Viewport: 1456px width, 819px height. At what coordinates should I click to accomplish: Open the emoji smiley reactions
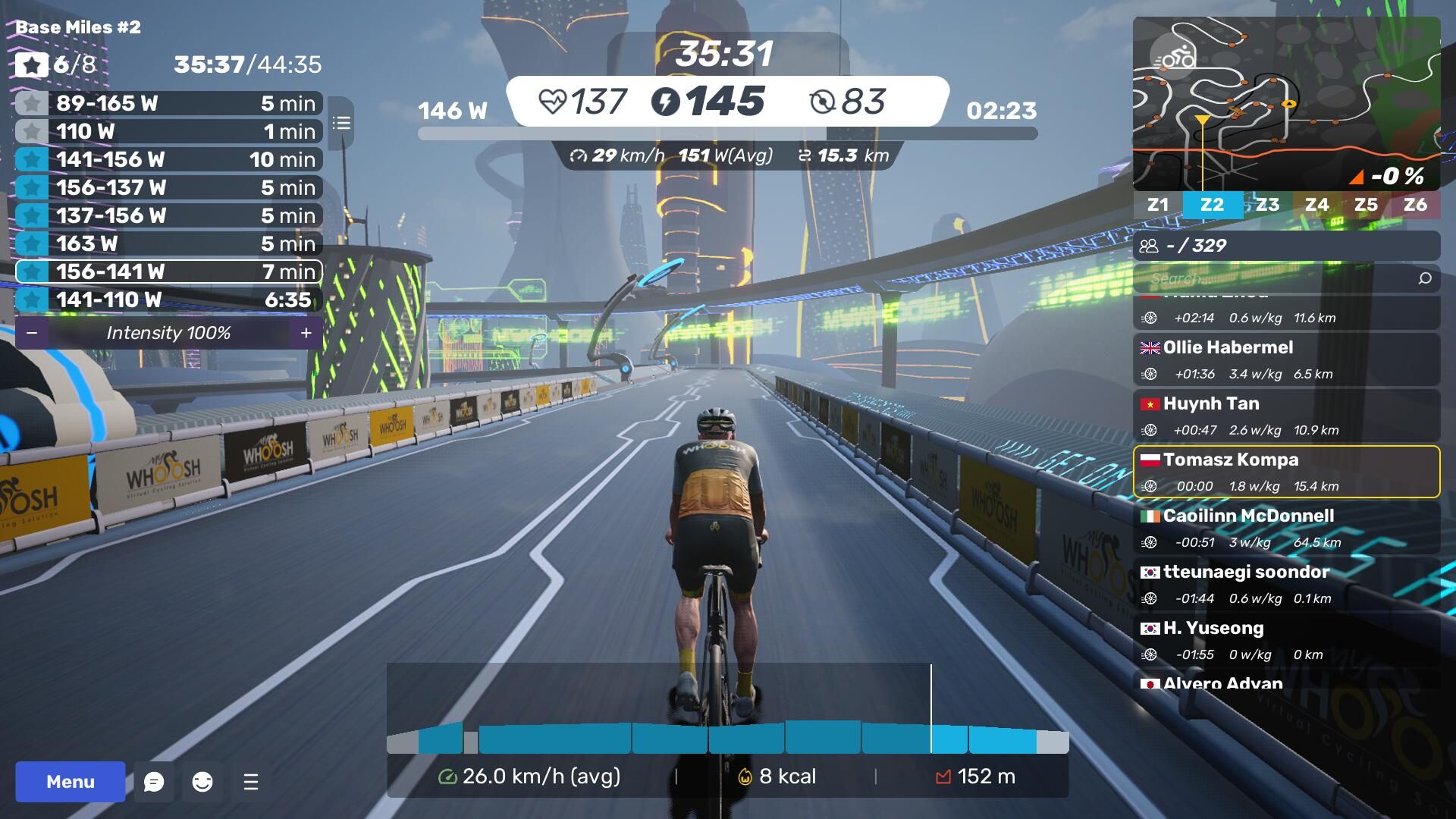(x=202, y=782)
